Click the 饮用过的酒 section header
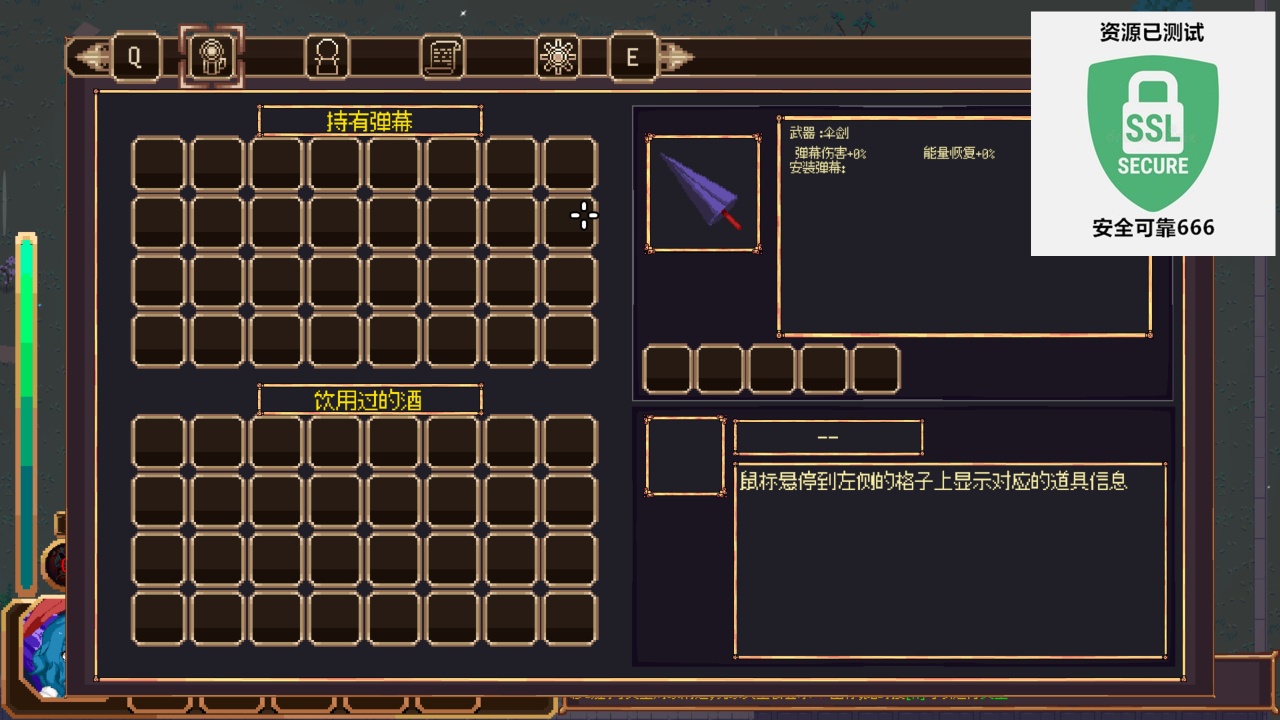Screen dimensions: 1280x720 point(370,399)
